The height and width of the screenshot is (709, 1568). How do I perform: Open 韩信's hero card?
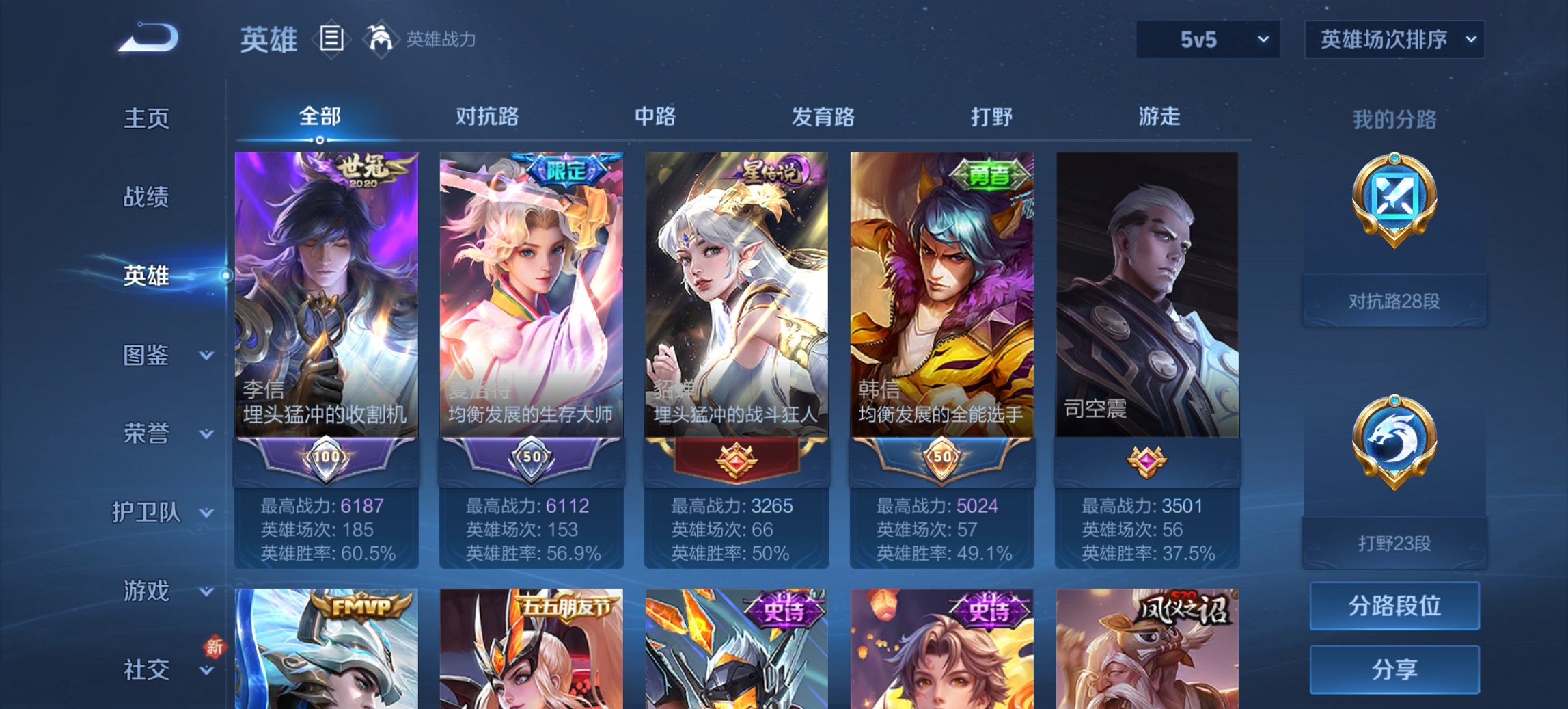(944, 294)
